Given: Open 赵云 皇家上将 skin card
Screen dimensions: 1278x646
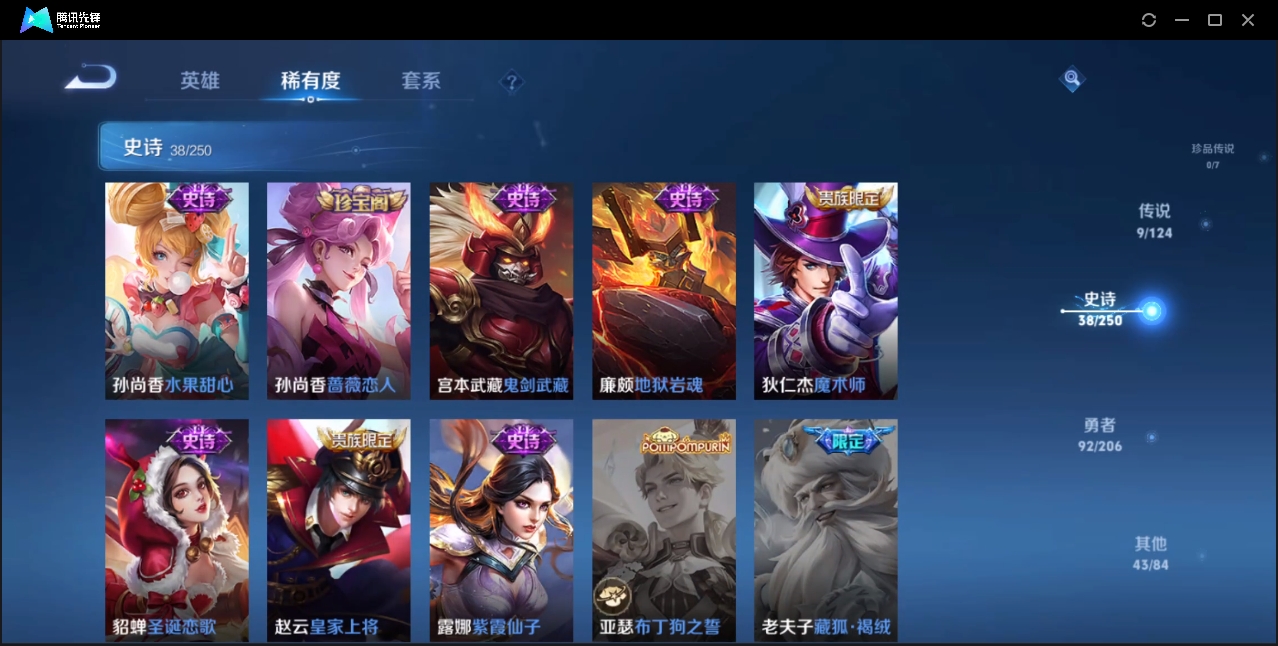Looking at the screenshot, I should click(339, 530).
